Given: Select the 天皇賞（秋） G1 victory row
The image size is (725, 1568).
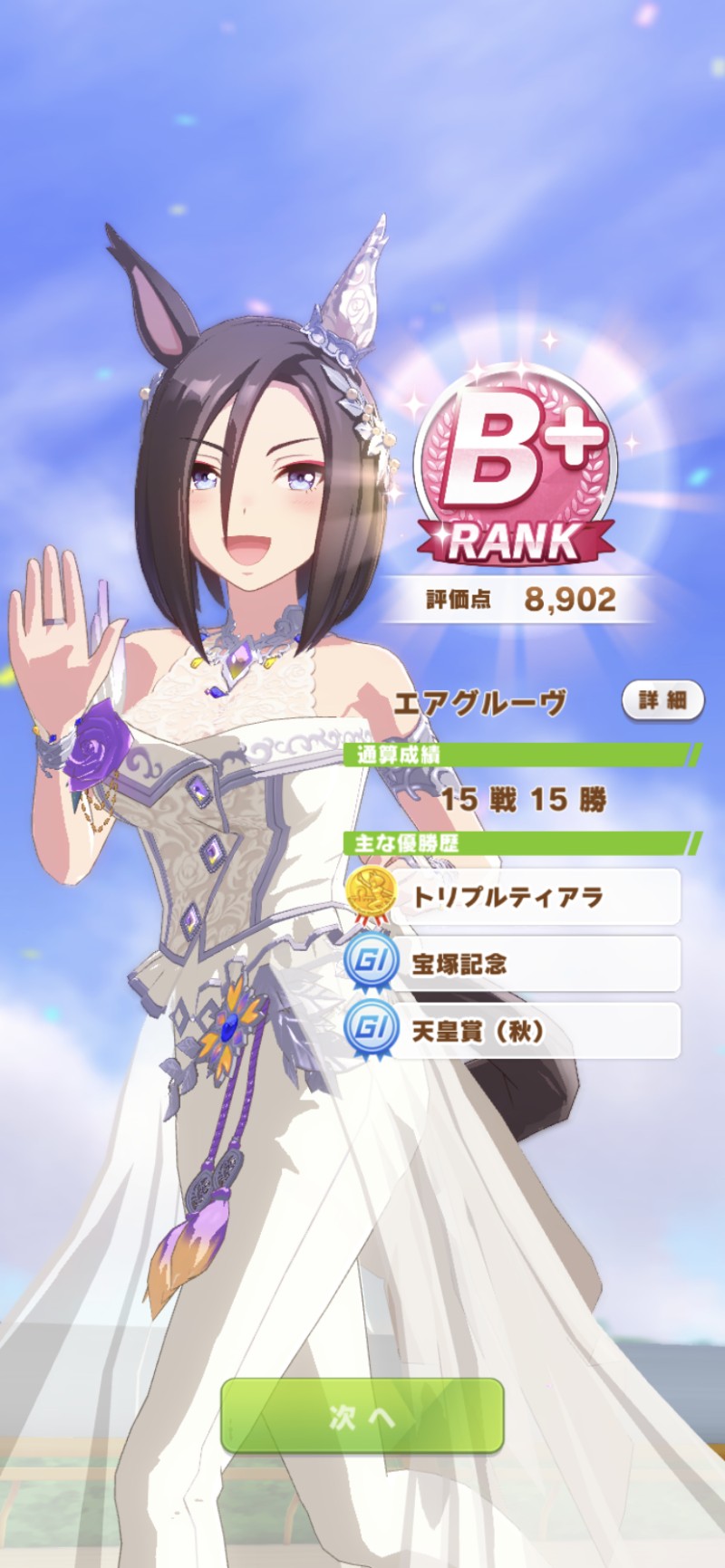Looking at the screenshot, I should (x=513, y=1031).
